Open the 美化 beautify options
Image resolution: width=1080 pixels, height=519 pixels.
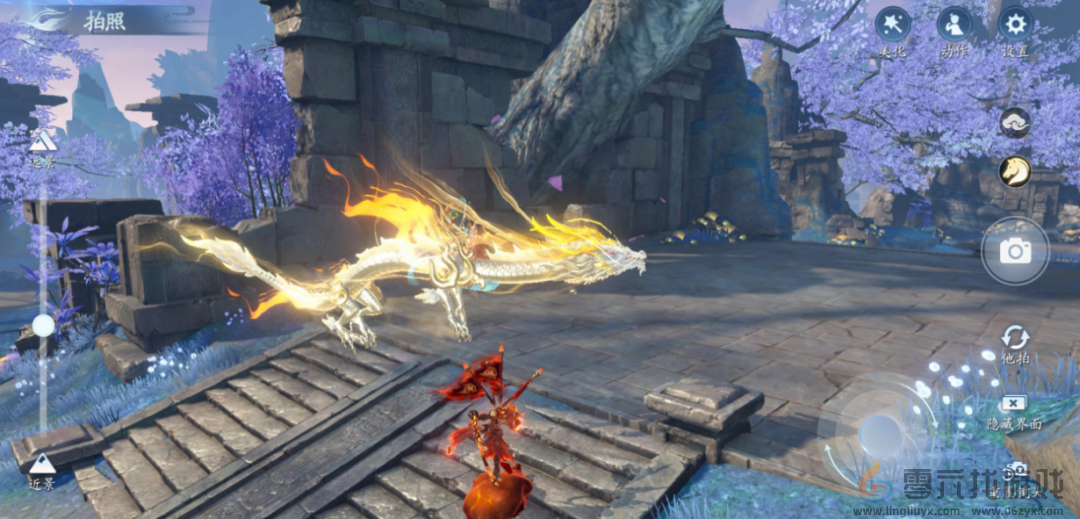pyautogui.click(x=893, y=24)
